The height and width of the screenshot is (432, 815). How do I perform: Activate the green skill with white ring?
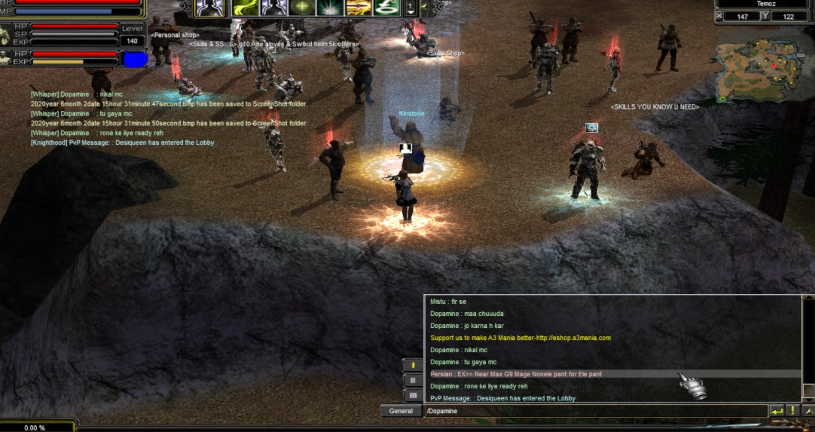(387, 7)
